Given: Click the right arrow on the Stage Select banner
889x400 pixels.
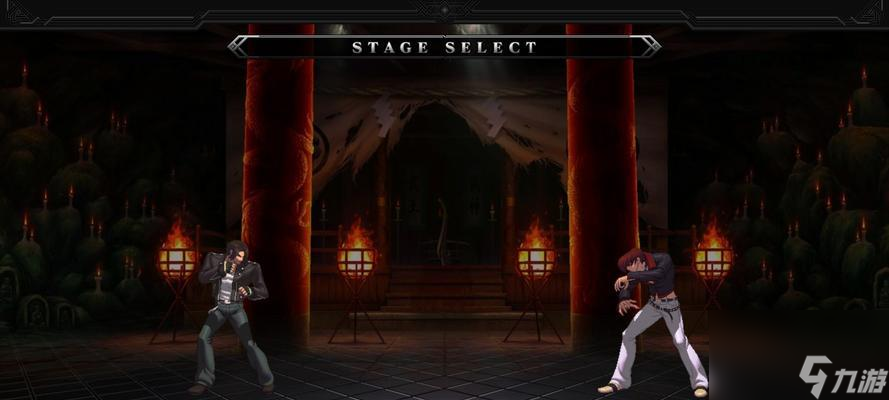Looking at the screenshot, I should (x=650, y=46).
